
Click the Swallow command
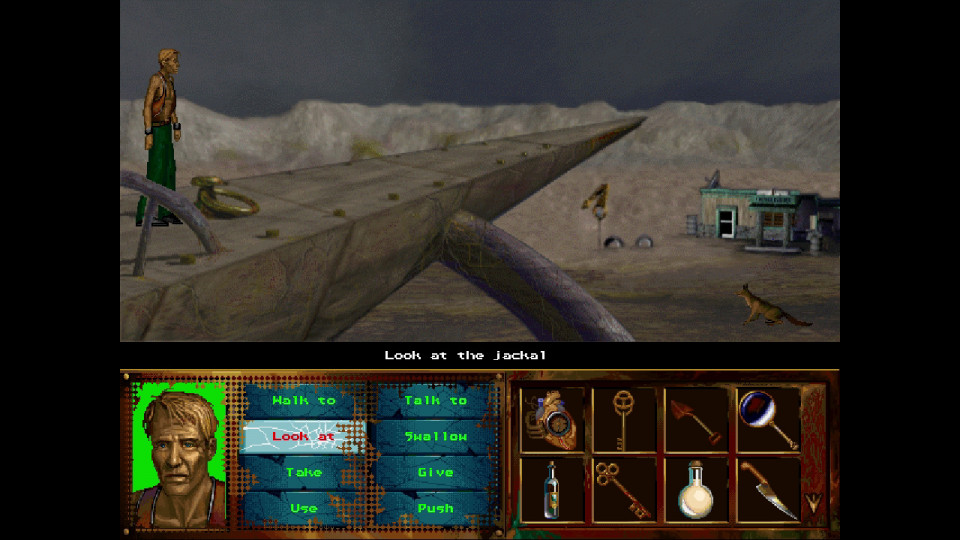point(435,437)
